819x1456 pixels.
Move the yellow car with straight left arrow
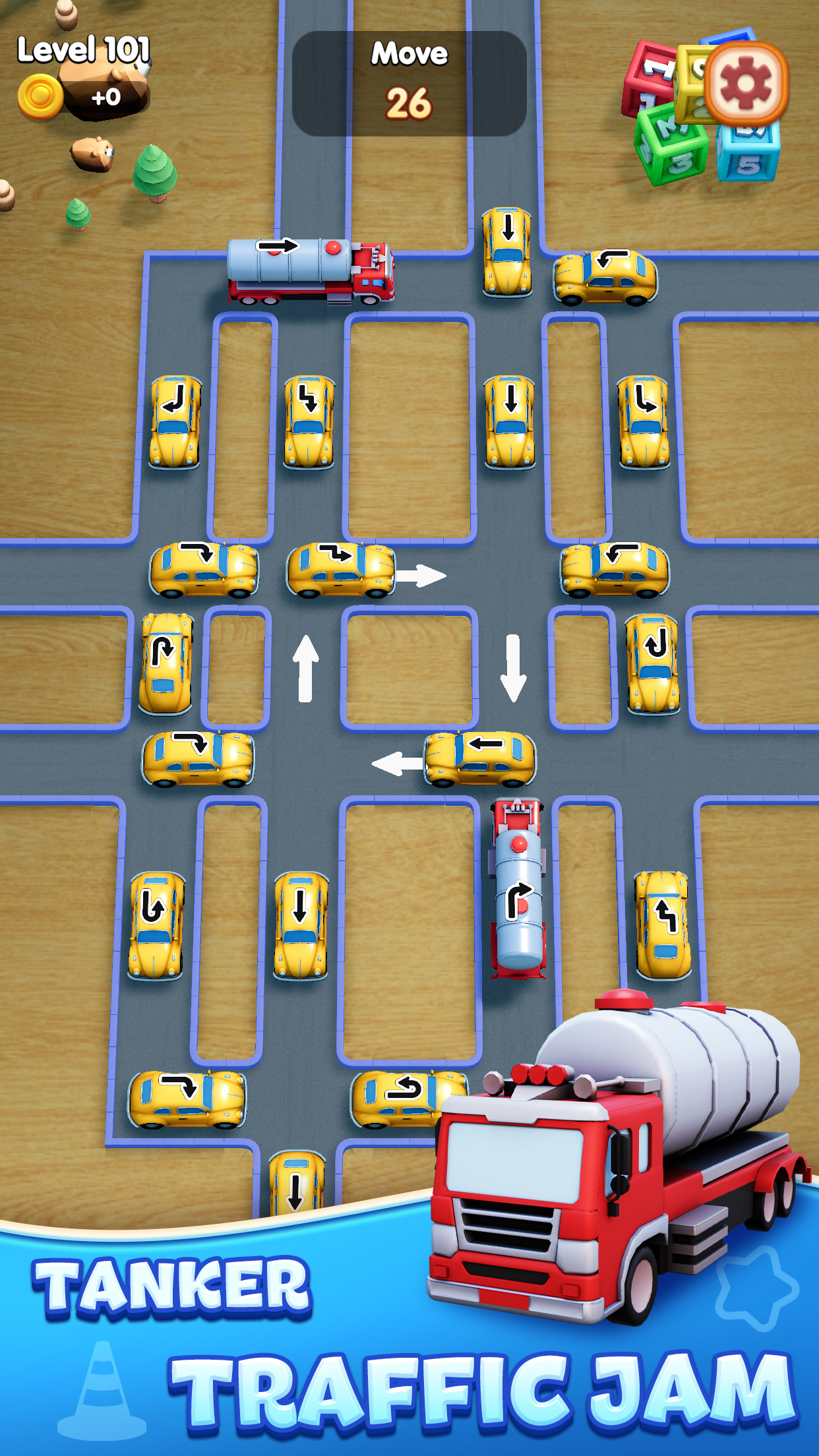pos(480,758)
